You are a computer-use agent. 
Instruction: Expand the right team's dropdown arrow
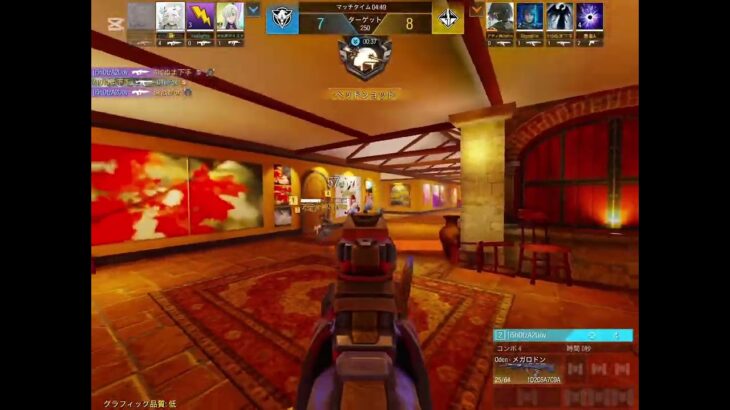[477, 9]
